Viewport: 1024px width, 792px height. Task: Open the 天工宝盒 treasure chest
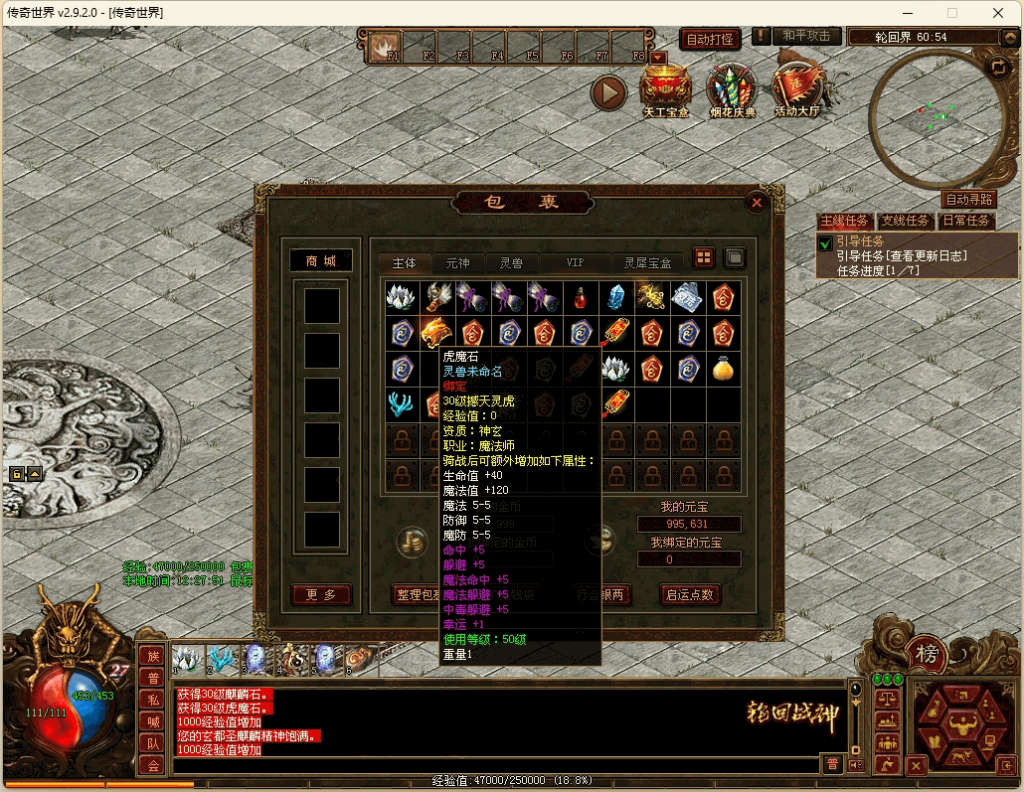click(665, 89)
